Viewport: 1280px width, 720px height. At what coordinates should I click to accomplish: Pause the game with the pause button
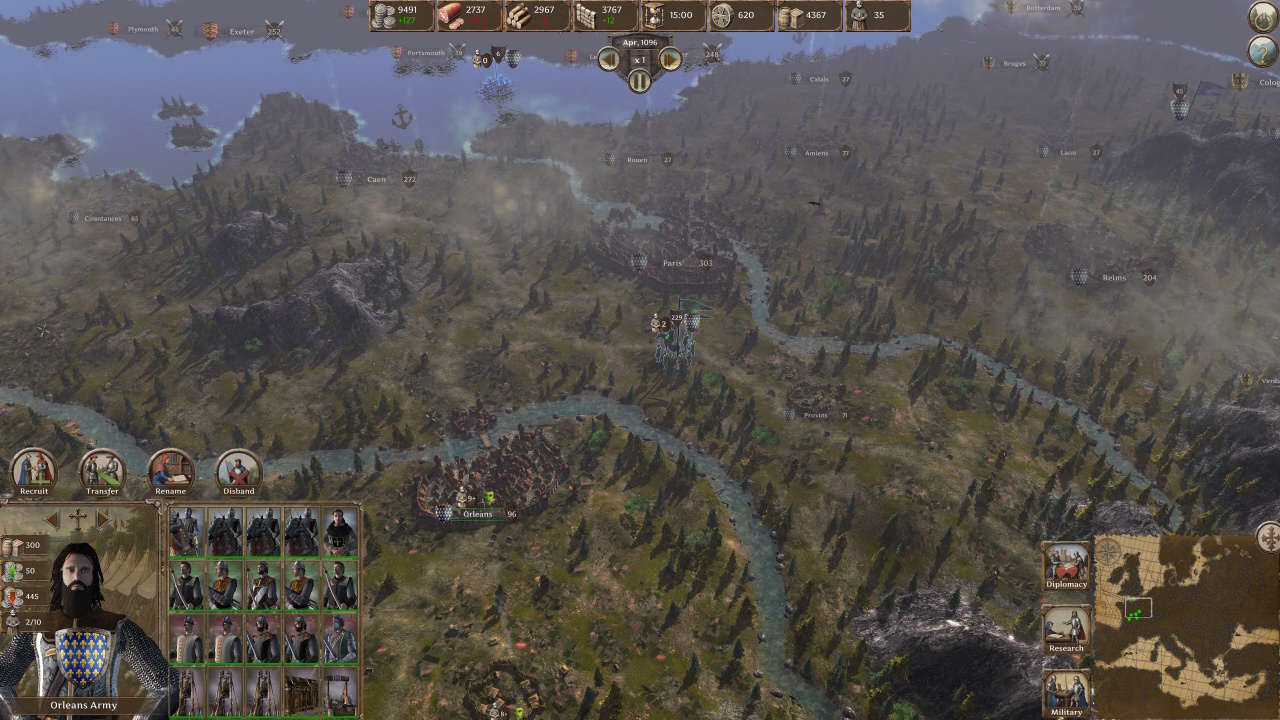tap(639, 81)
